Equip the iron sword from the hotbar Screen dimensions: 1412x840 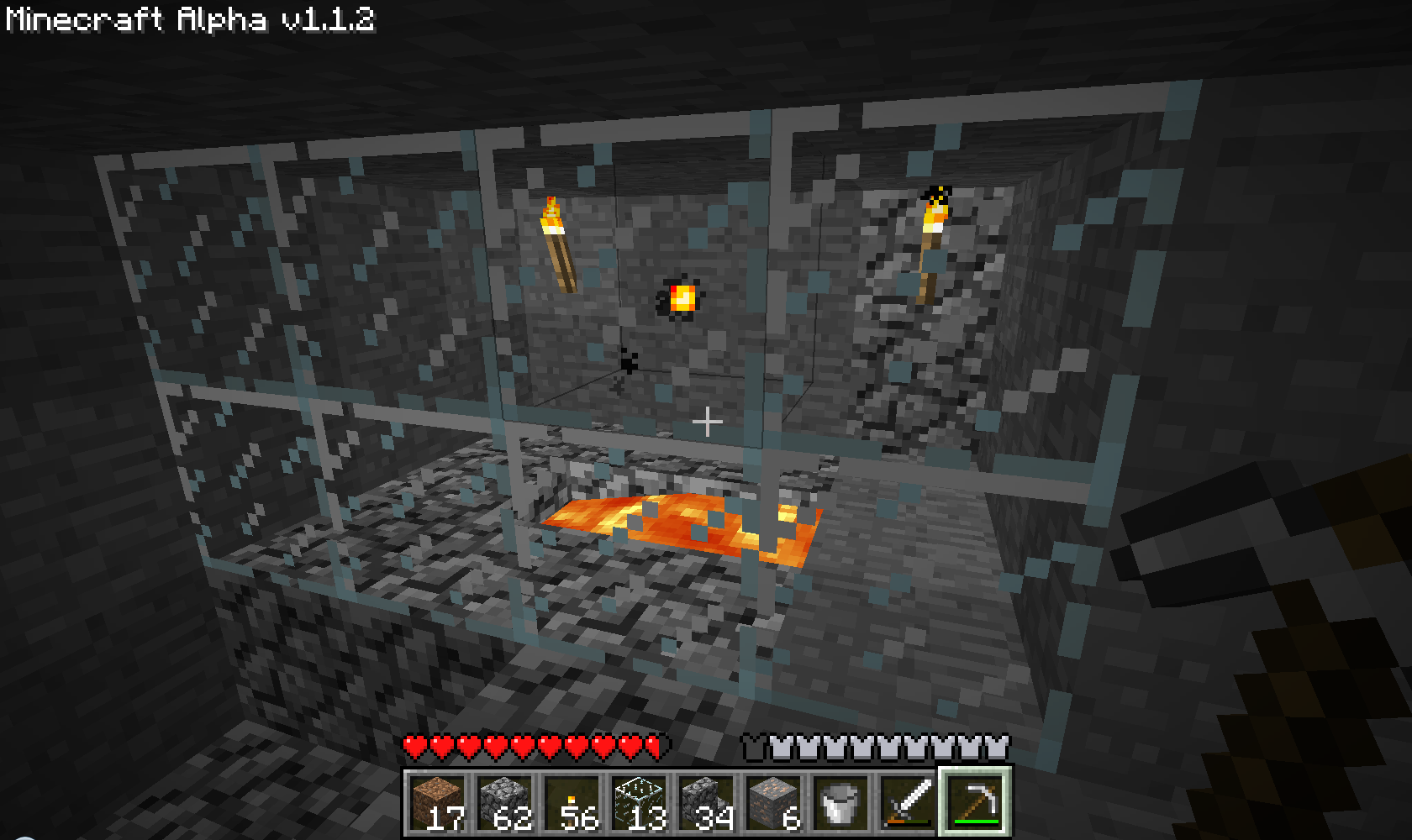coord(908,802)
